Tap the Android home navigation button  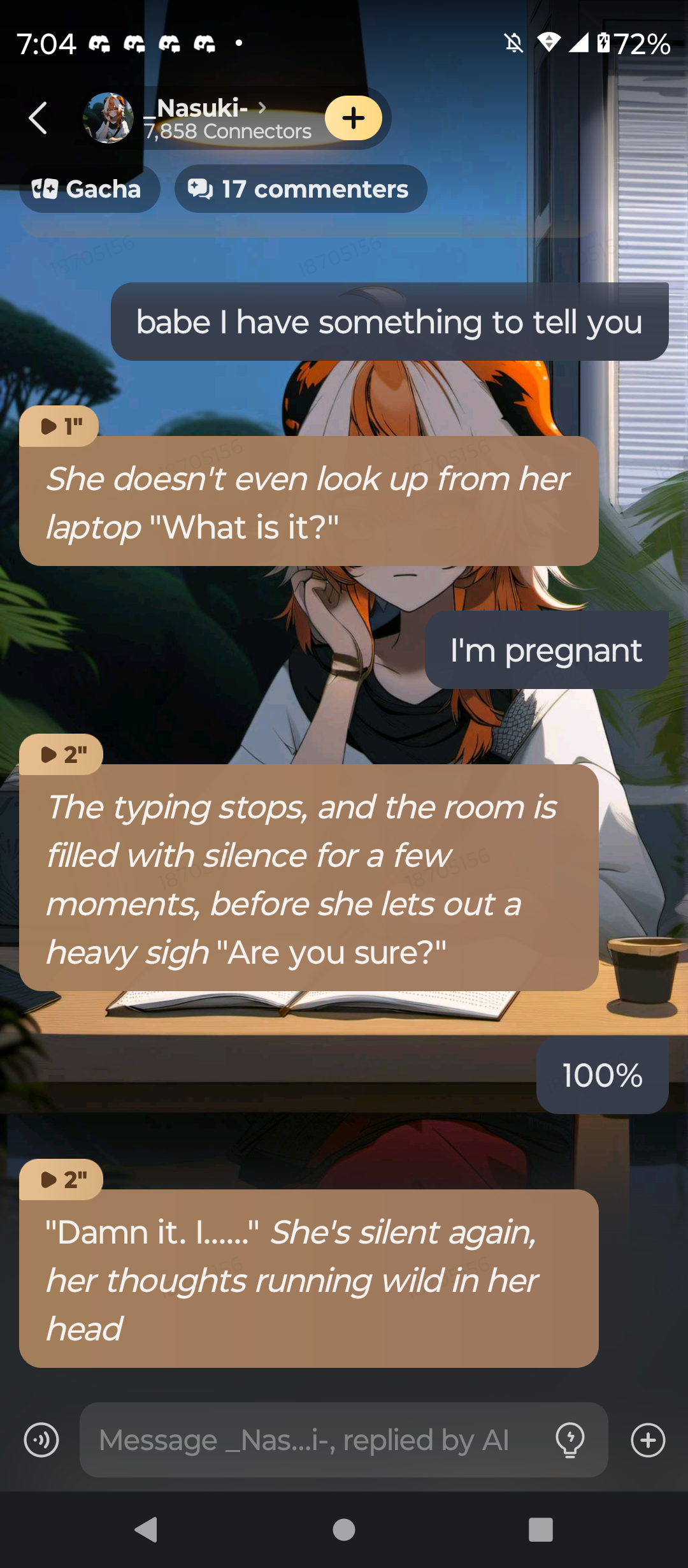[344, 1529]
